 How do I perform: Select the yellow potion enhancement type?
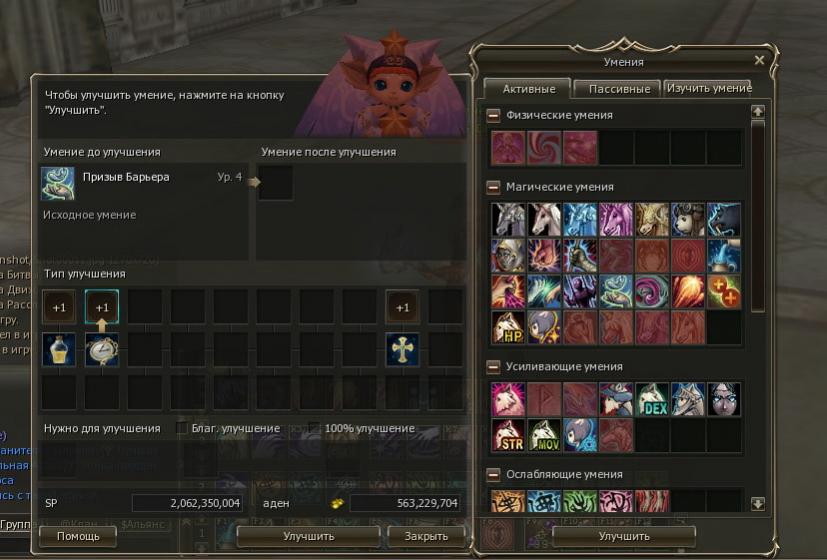(x=60, y=349)
